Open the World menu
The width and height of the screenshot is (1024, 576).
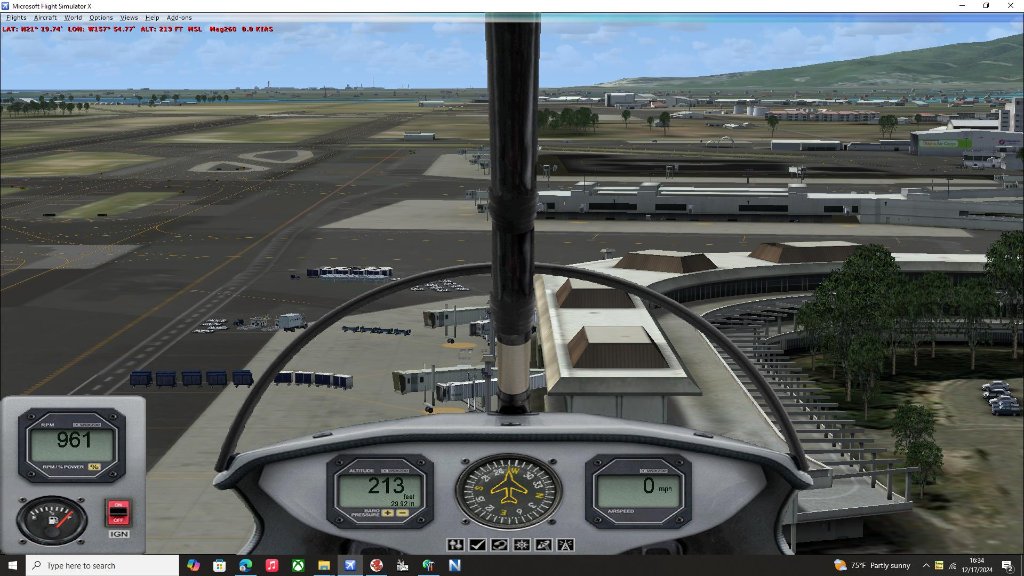73,18
